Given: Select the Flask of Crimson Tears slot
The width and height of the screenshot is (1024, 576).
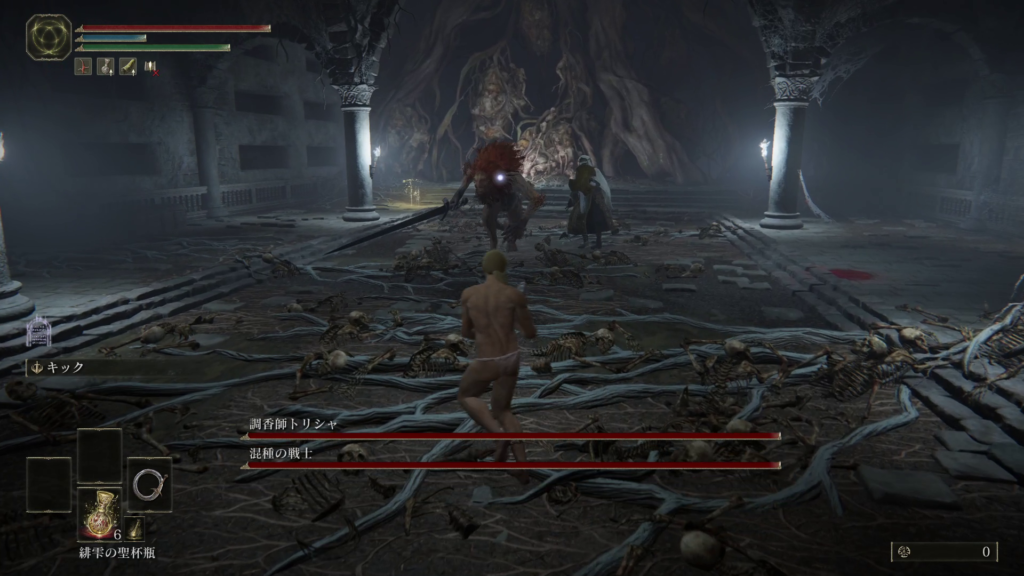Looking at the screenshot, I should (100, 514).
